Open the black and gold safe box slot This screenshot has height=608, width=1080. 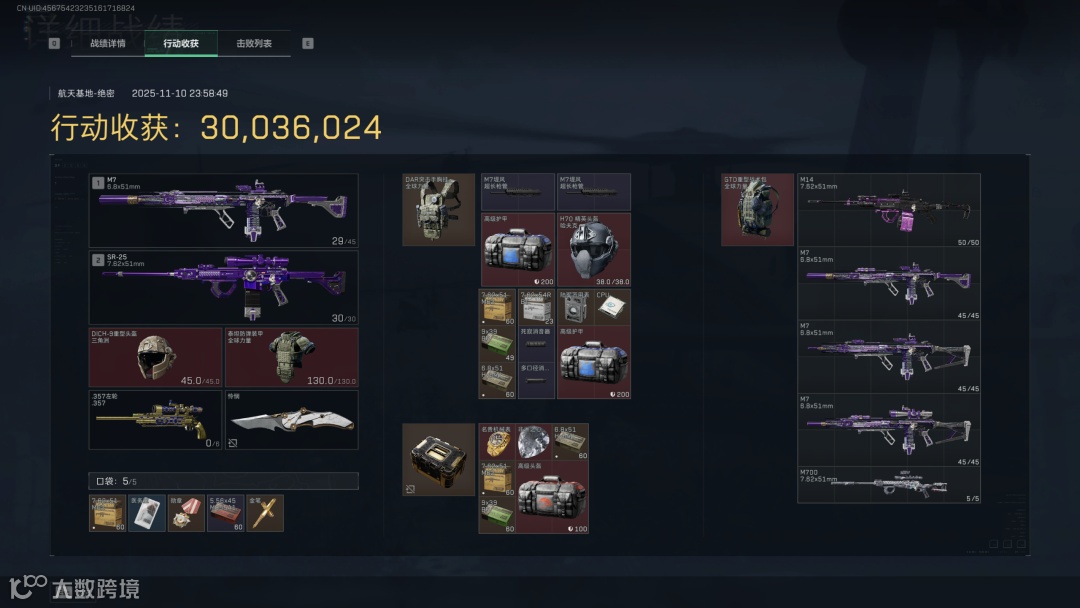(438, 460)
